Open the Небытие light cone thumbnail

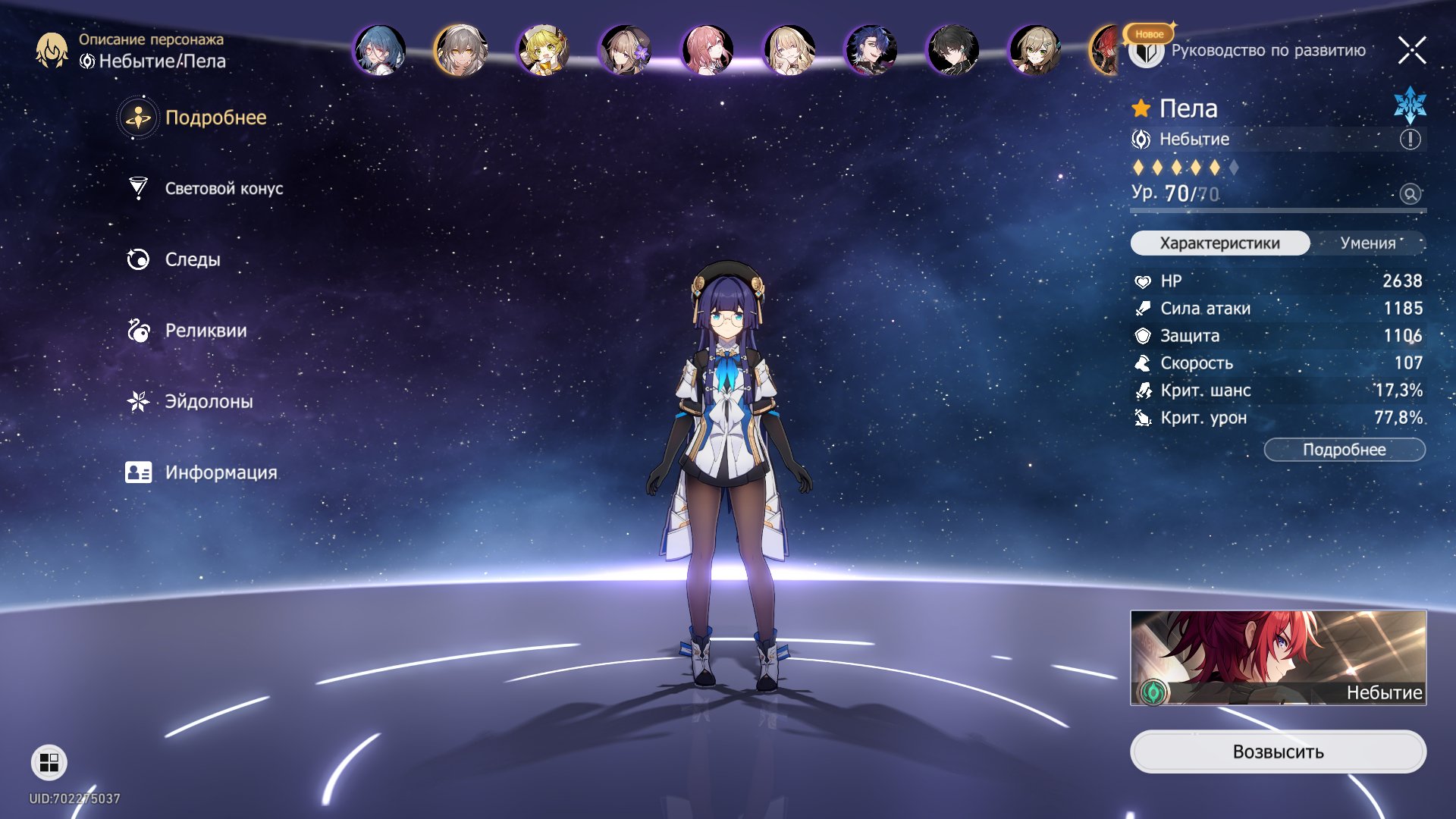click(1278, 657)
